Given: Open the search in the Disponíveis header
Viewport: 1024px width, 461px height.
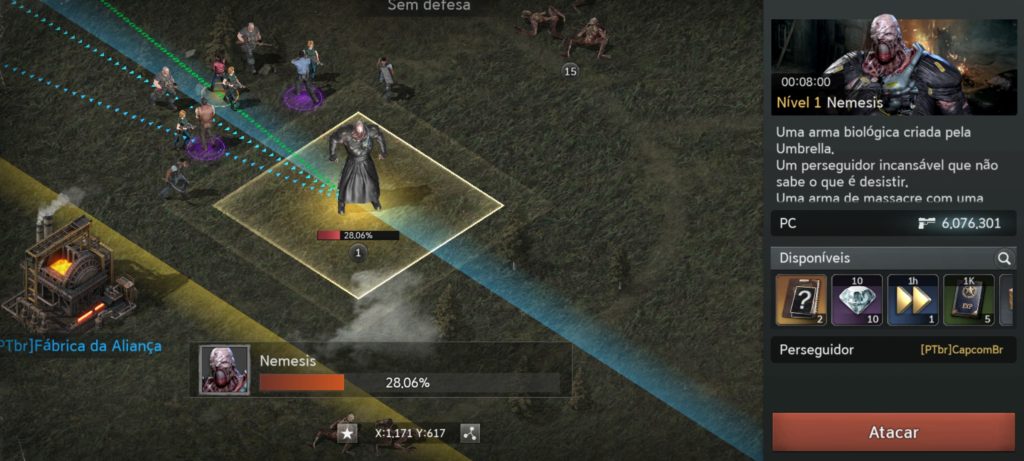Looking at the screenshot, I should 1004,258.
